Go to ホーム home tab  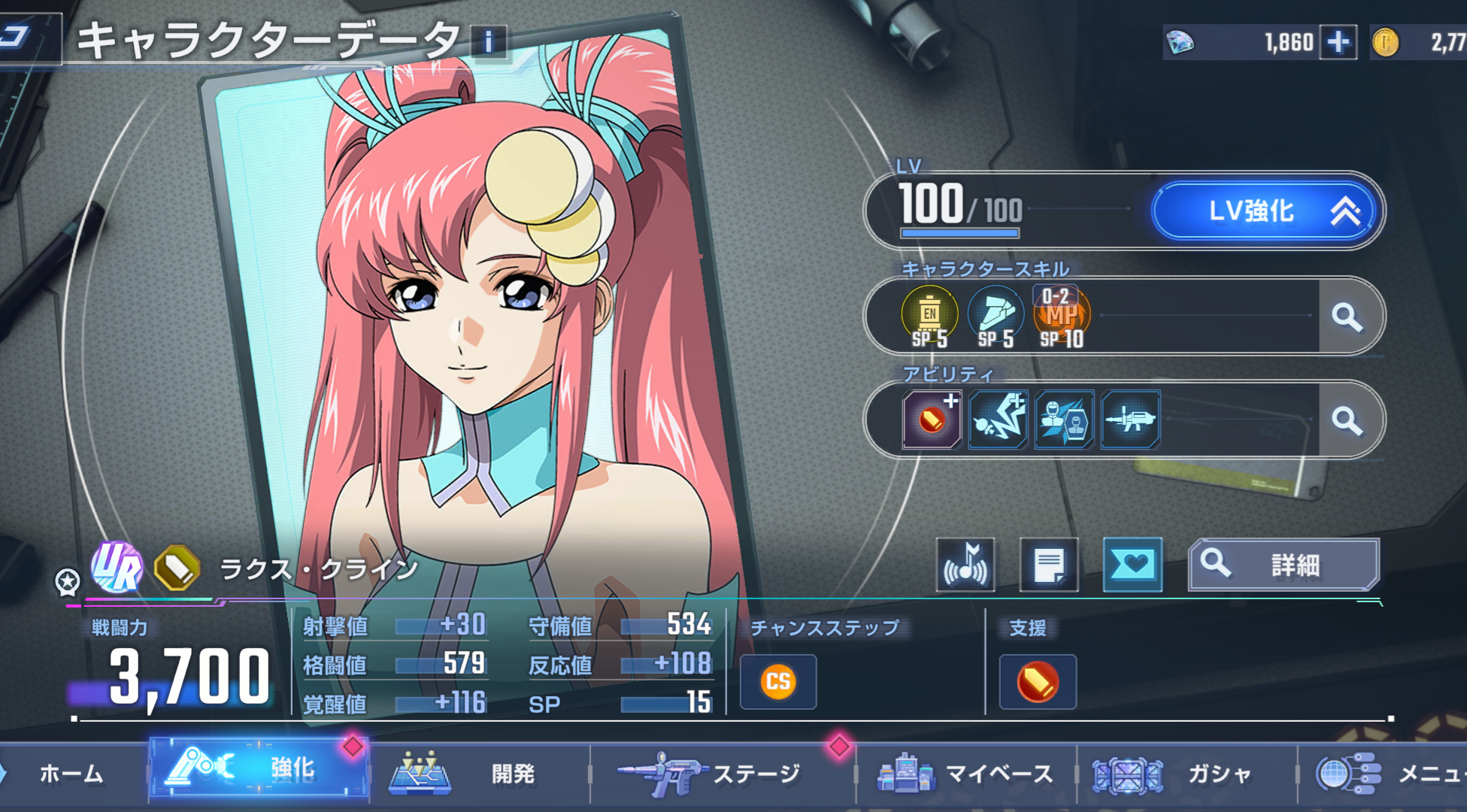point(71,774)
